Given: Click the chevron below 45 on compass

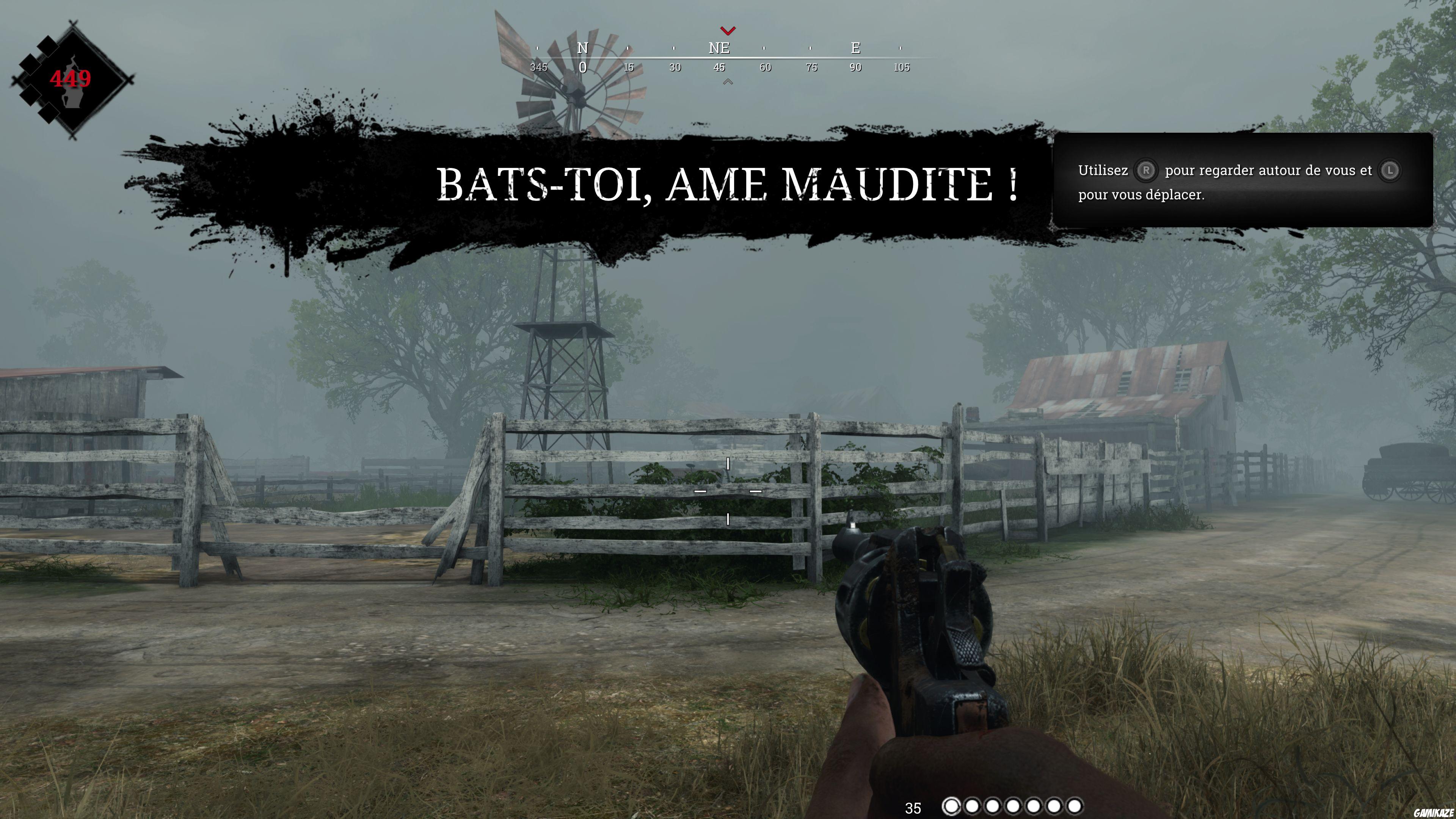Looking at the screenshot, I should [x=728, y=82].
